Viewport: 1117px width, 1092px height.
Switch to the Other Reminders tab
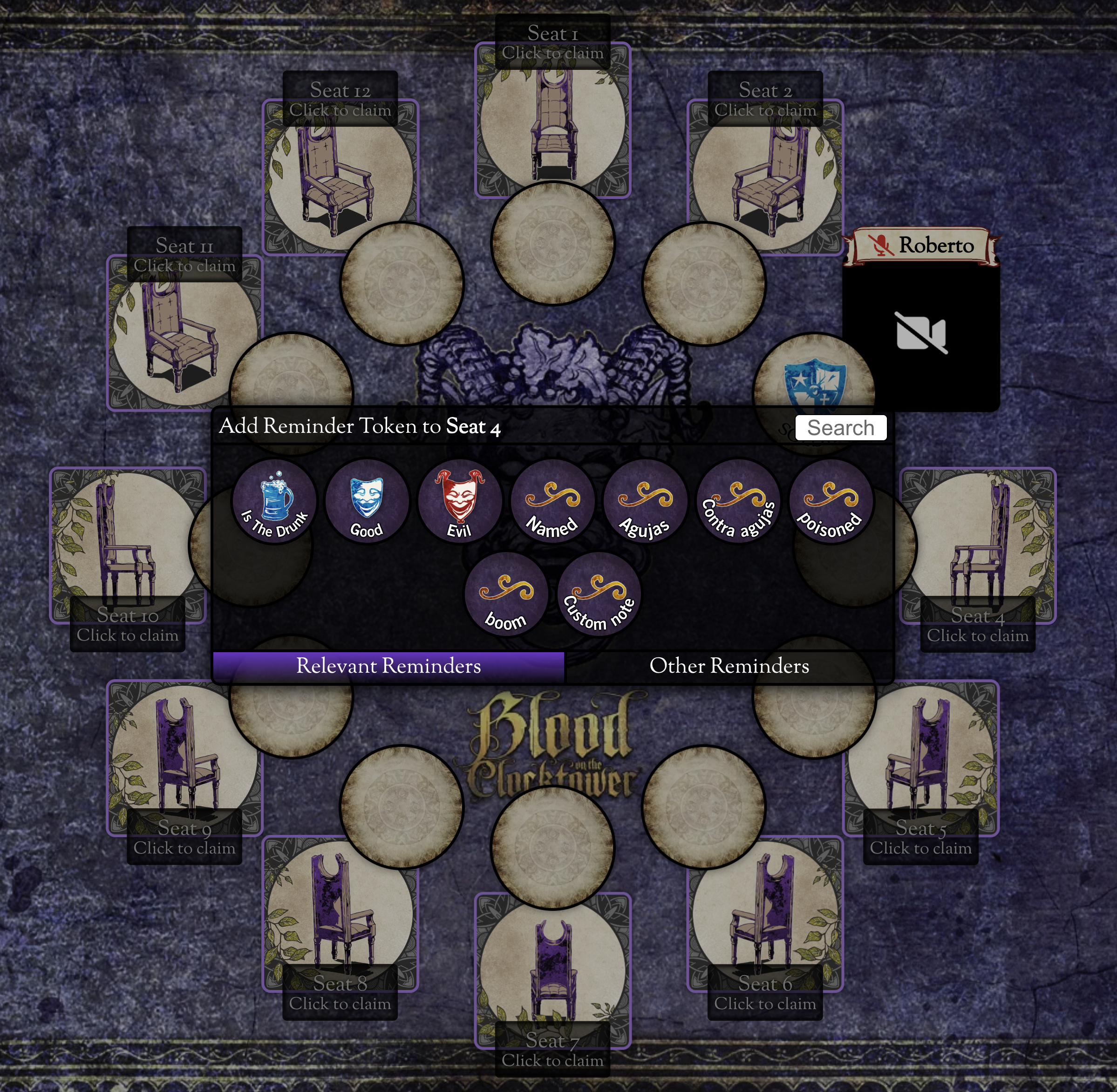tap(729, 666)
